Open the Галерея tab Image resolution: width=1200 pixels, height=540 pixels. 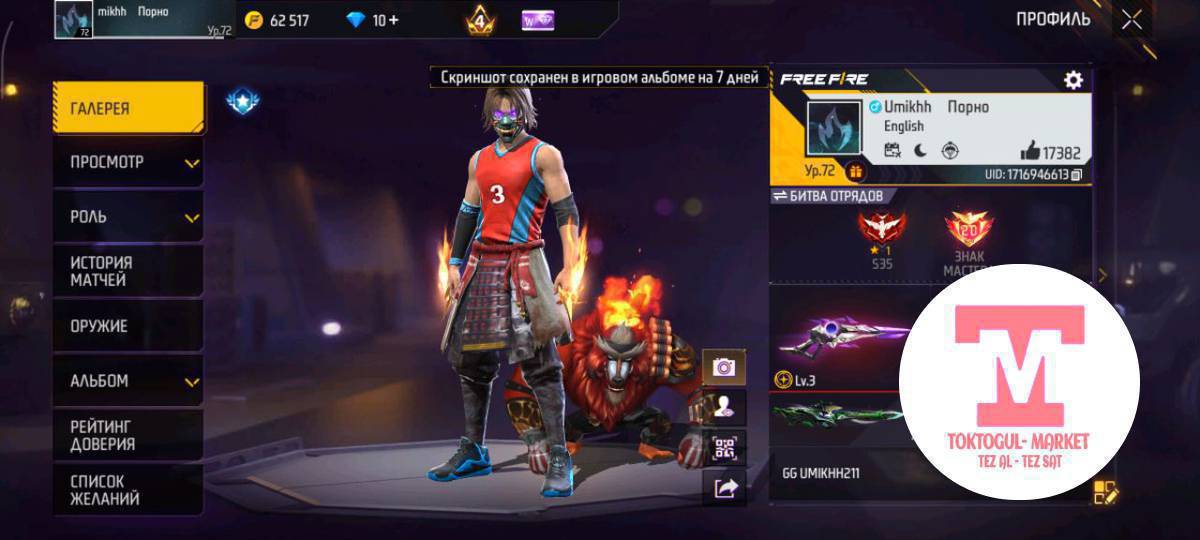point(128,108)
